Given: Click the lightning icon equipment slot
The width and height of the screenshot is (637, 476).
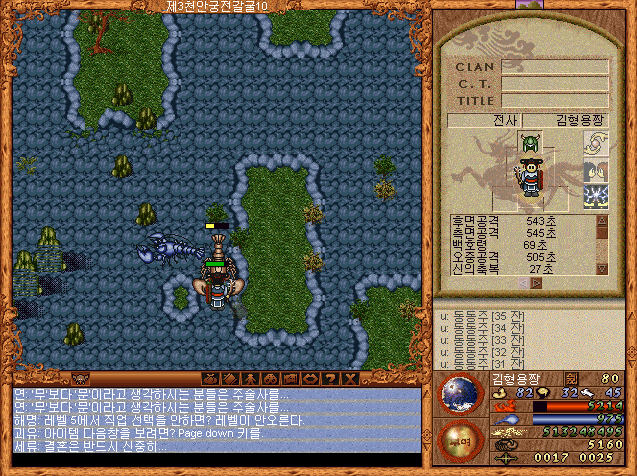Looking at the screenshot, I should [596, 197].
